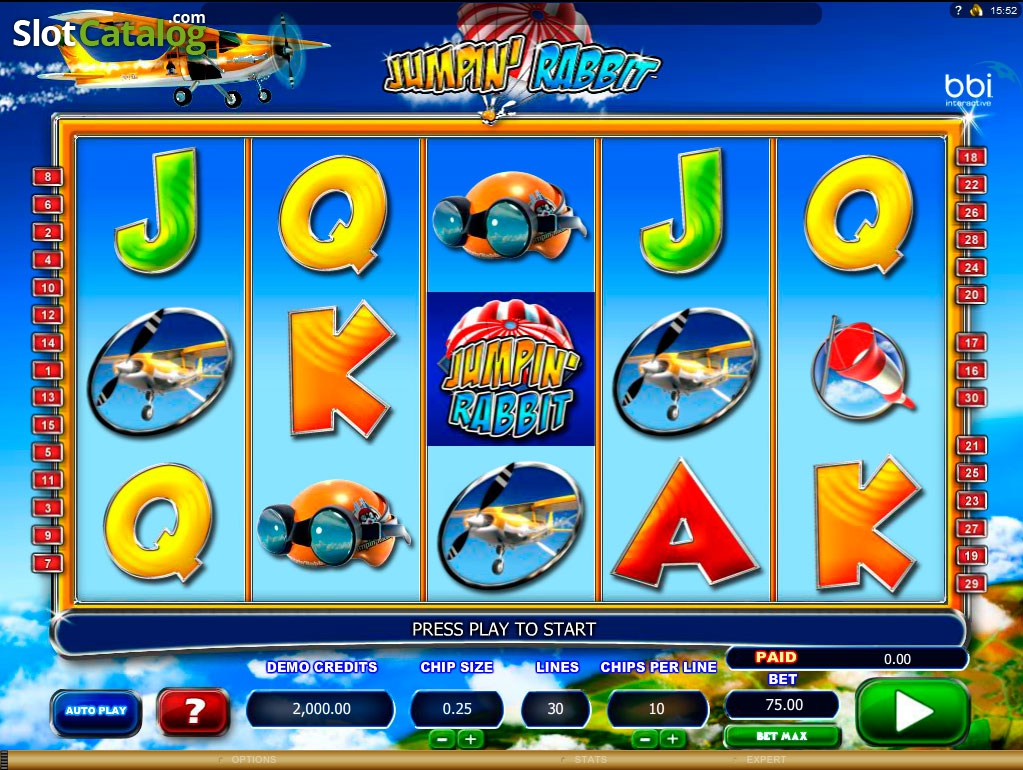This screenshot has height=770, width=1023.
Task: Increase the chip size with plus
Action: (x=469, y=739)
